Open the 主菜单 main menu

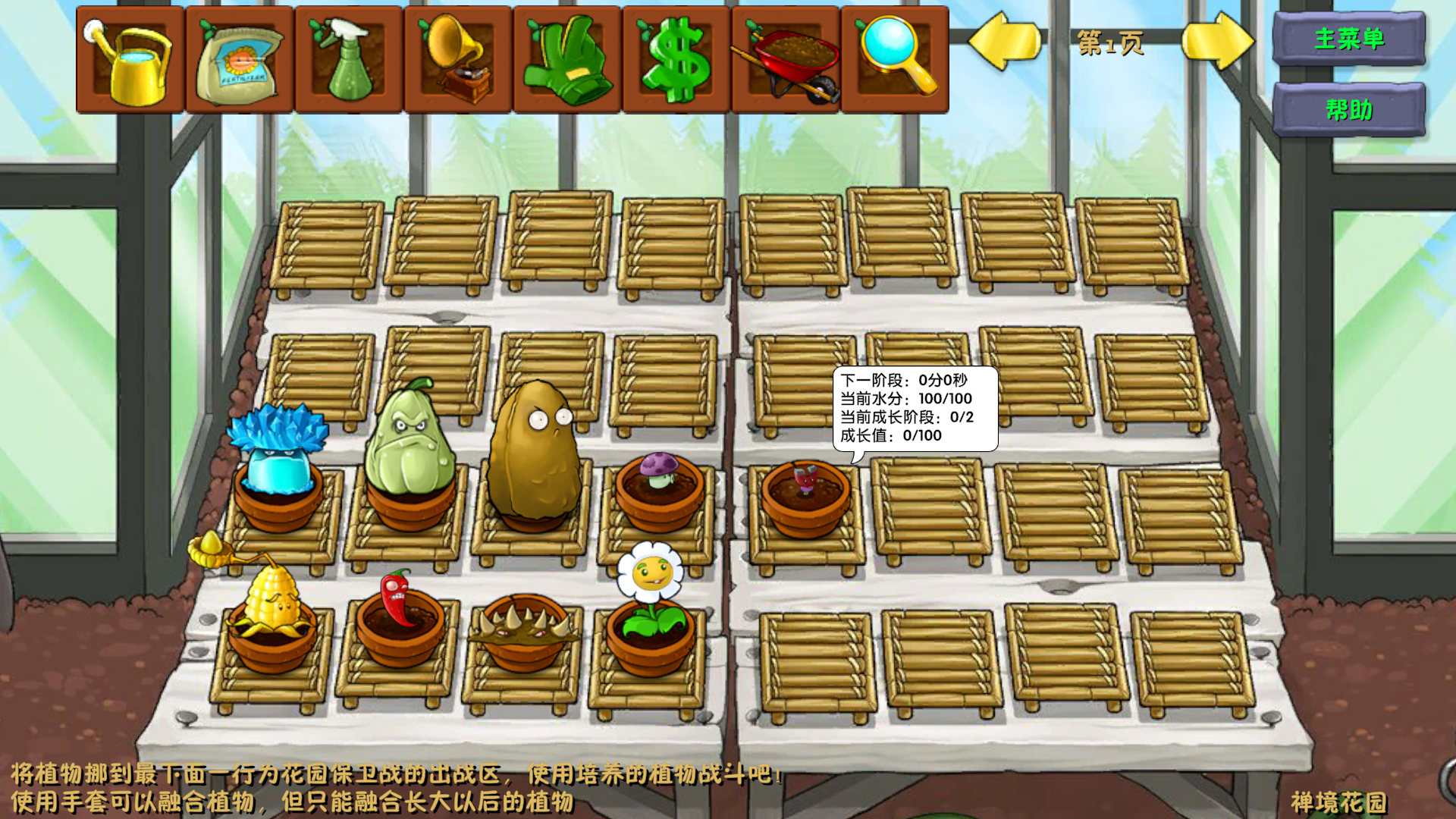coord(1349,39)
